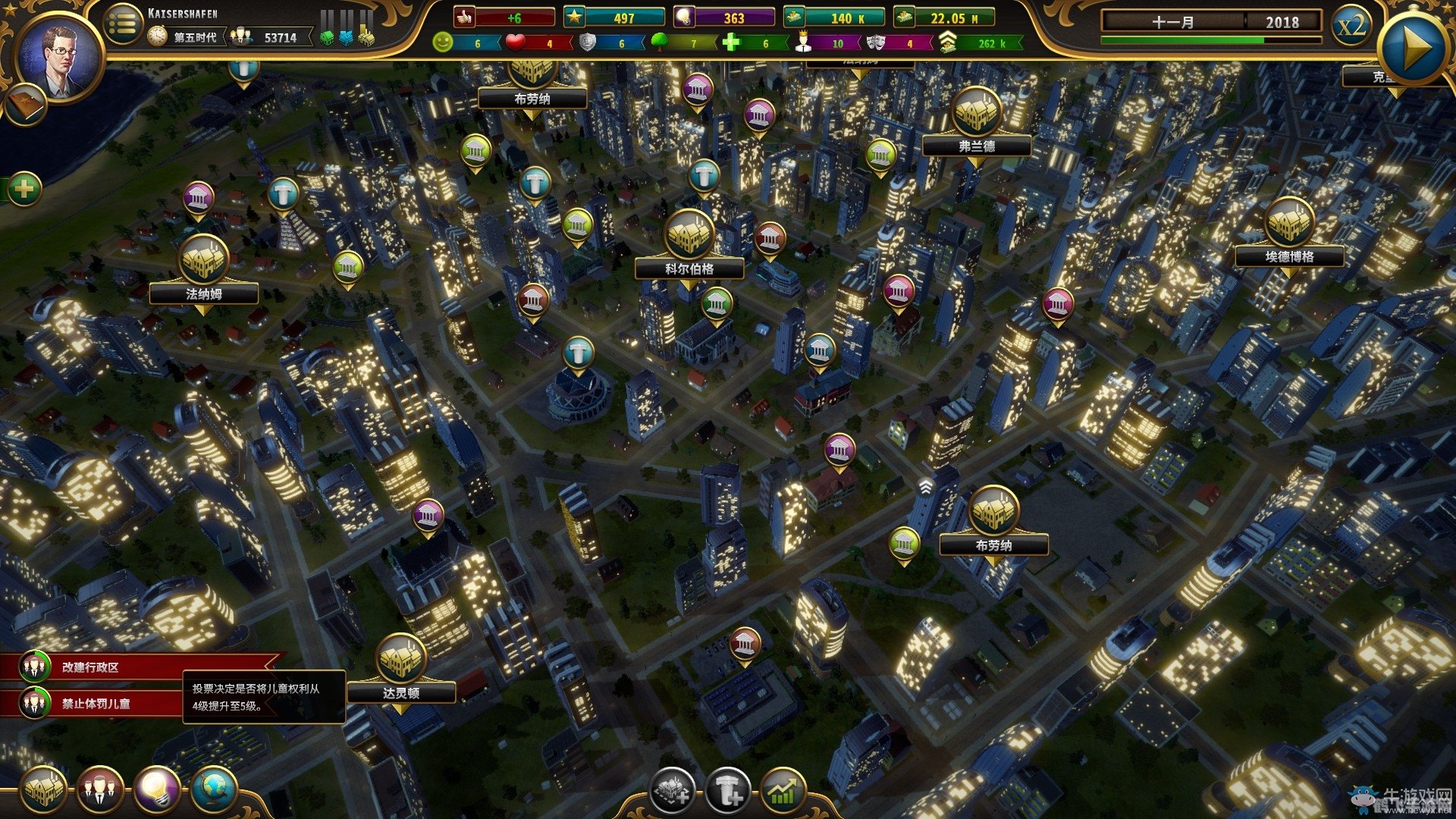Select the 埃德博格 district label

(x=1289, y=256)
